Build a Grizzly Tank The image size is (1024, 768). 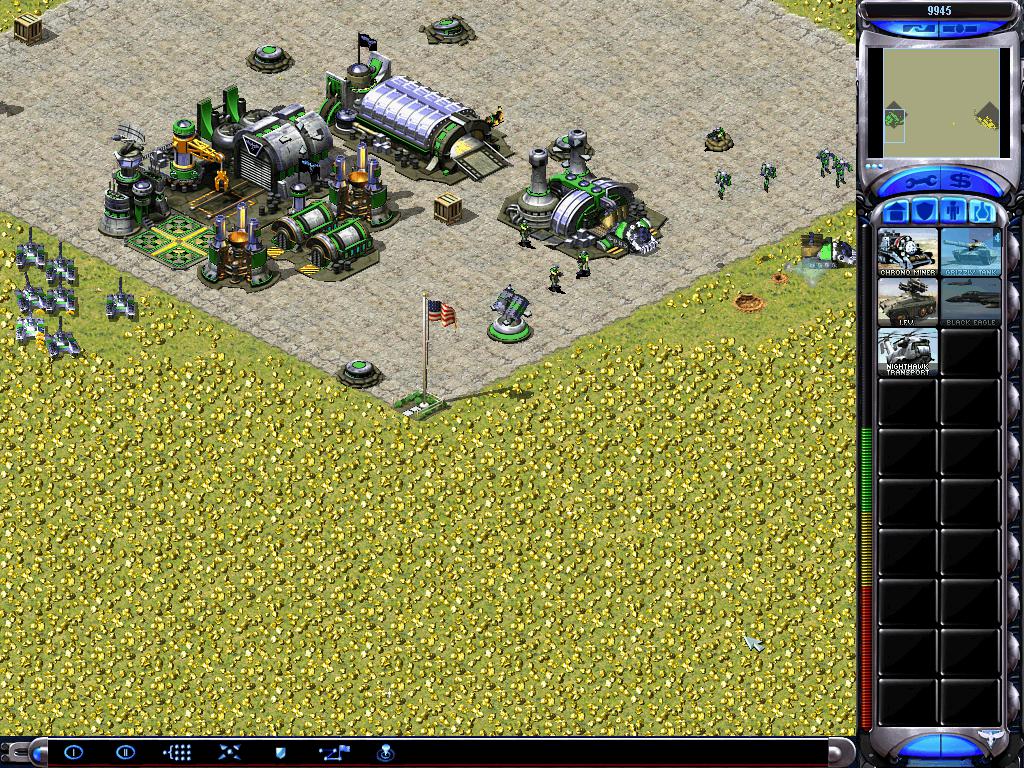(x=970, y=252)
